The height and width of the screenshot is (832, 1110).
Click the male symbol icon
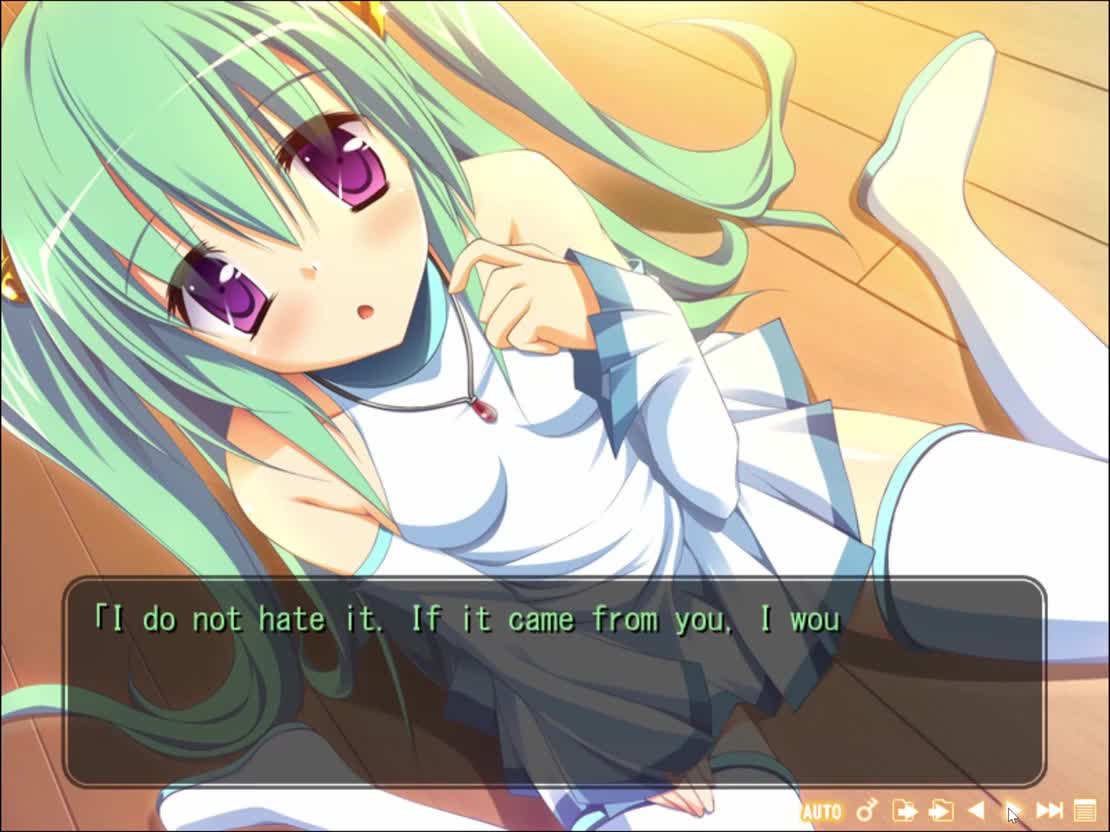pyautogui.click(x=867, y=810)
